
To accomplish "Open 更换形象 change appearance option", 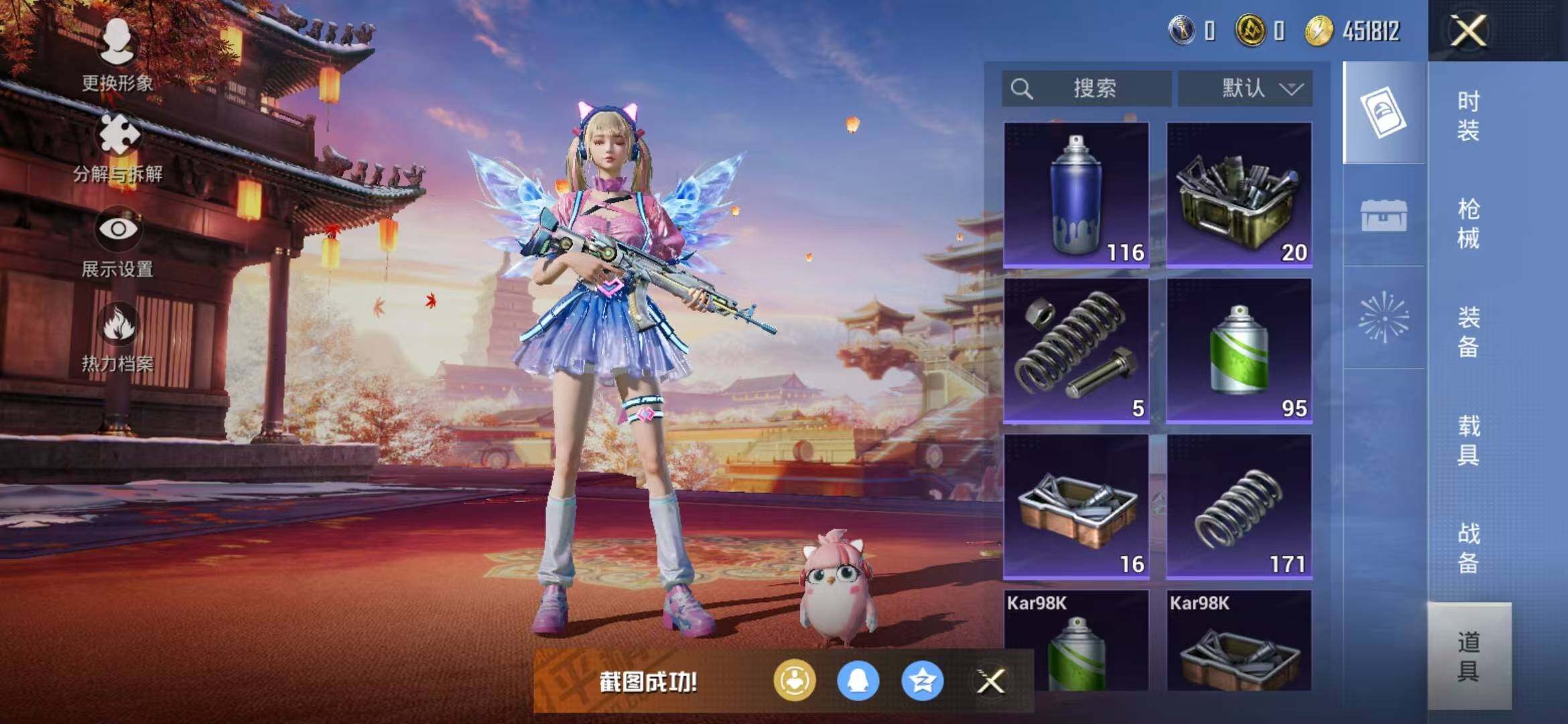I will (x=117, y=55).
